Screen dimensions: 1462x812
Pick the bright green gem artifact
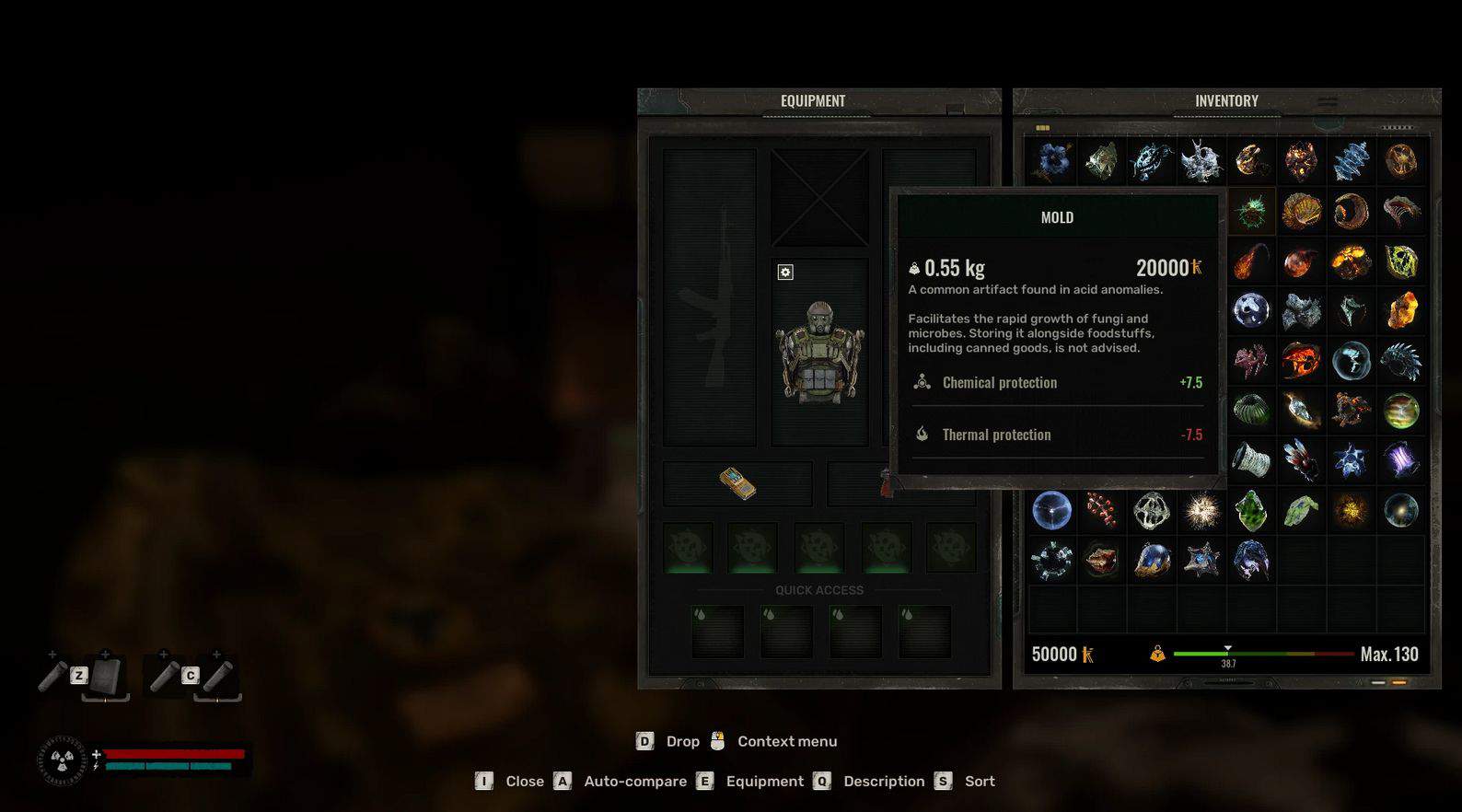(1251, 510)
